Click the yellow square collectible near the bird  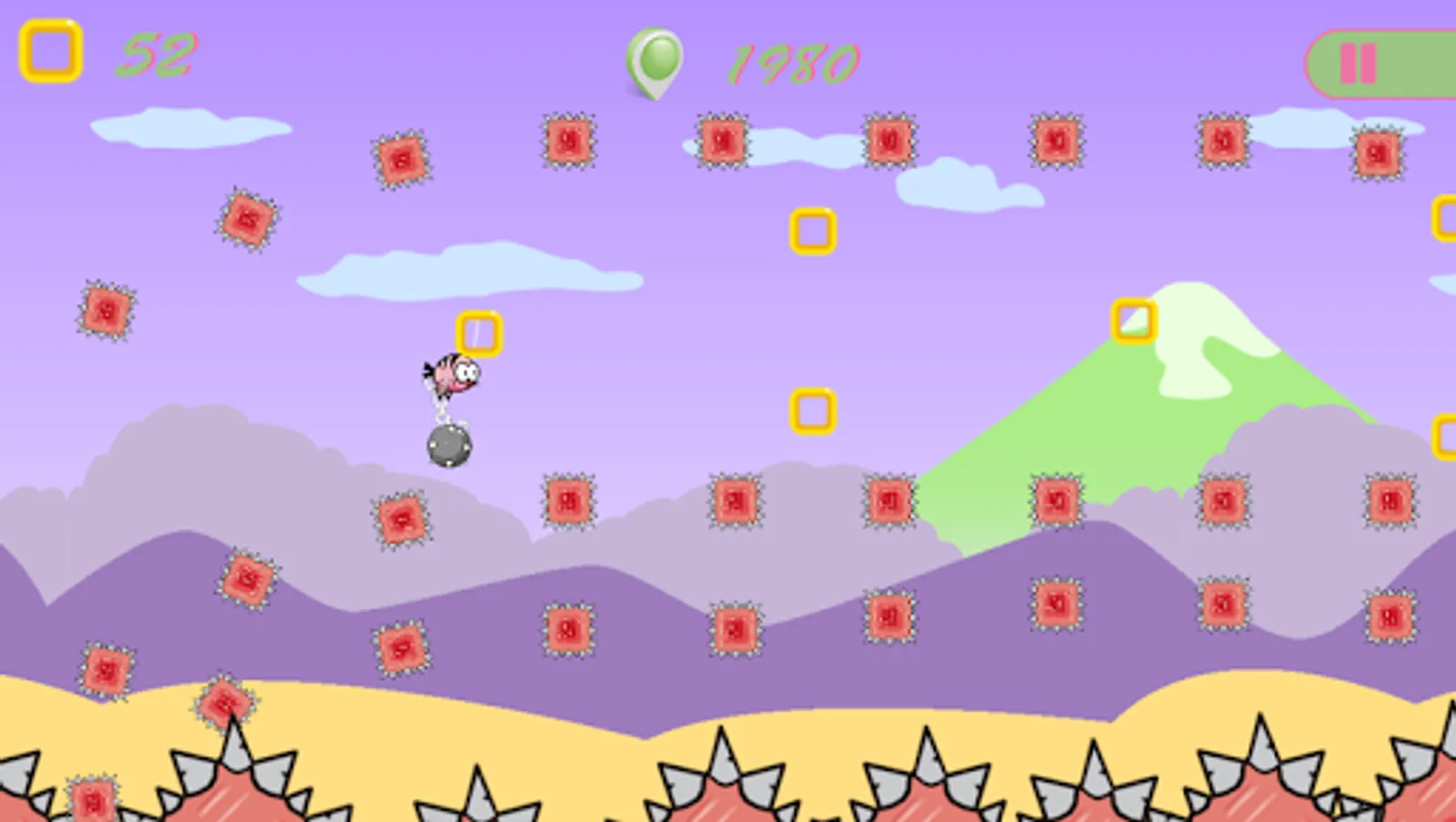[479, 331]
